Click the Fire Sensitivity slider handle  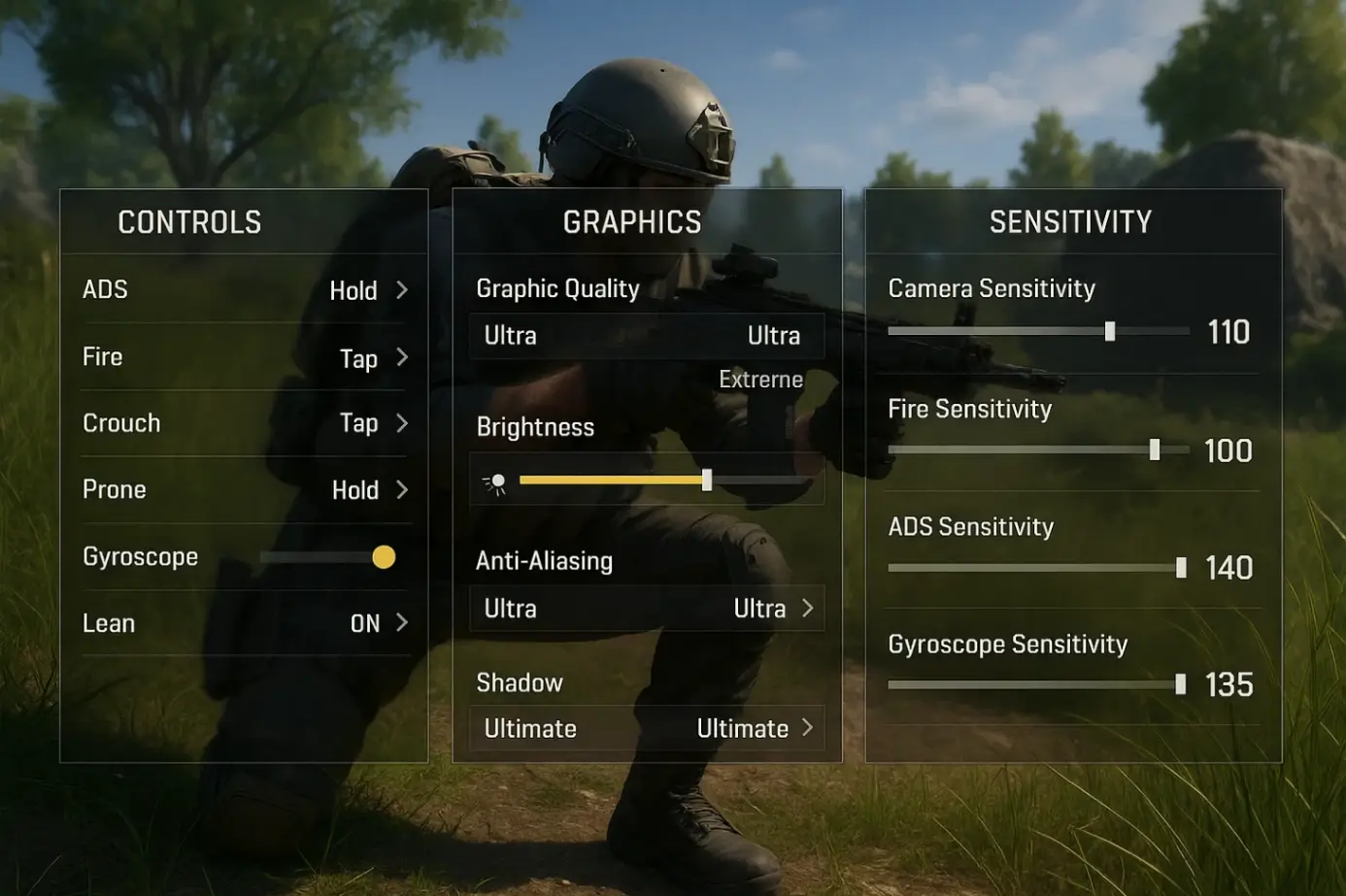coord(1155,449)
